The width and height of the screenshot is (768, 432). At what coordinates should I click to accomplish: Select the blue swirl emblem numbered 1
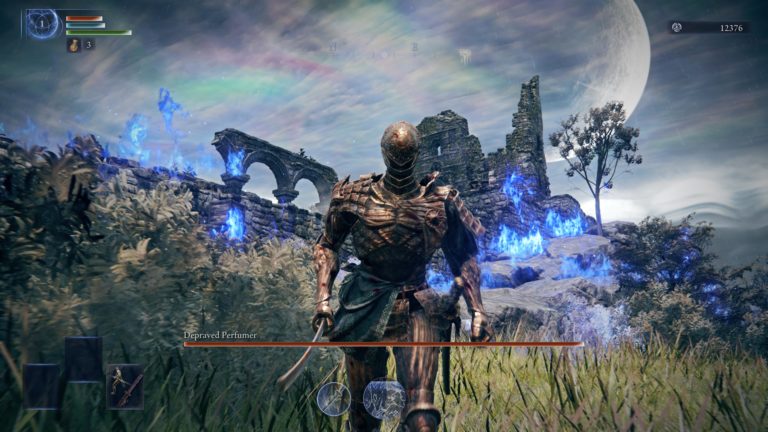(42, 23)
